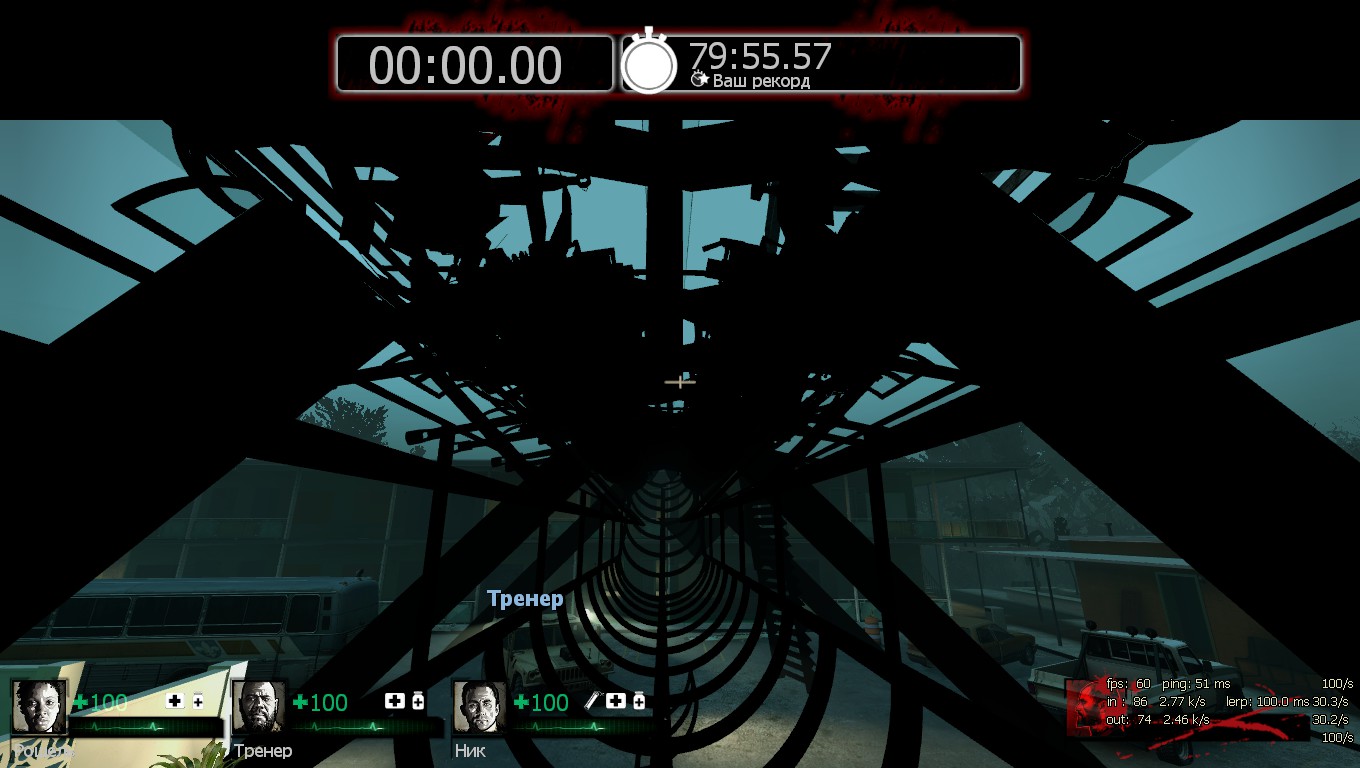Click Ник's first aid kit icon

point(616,701)
